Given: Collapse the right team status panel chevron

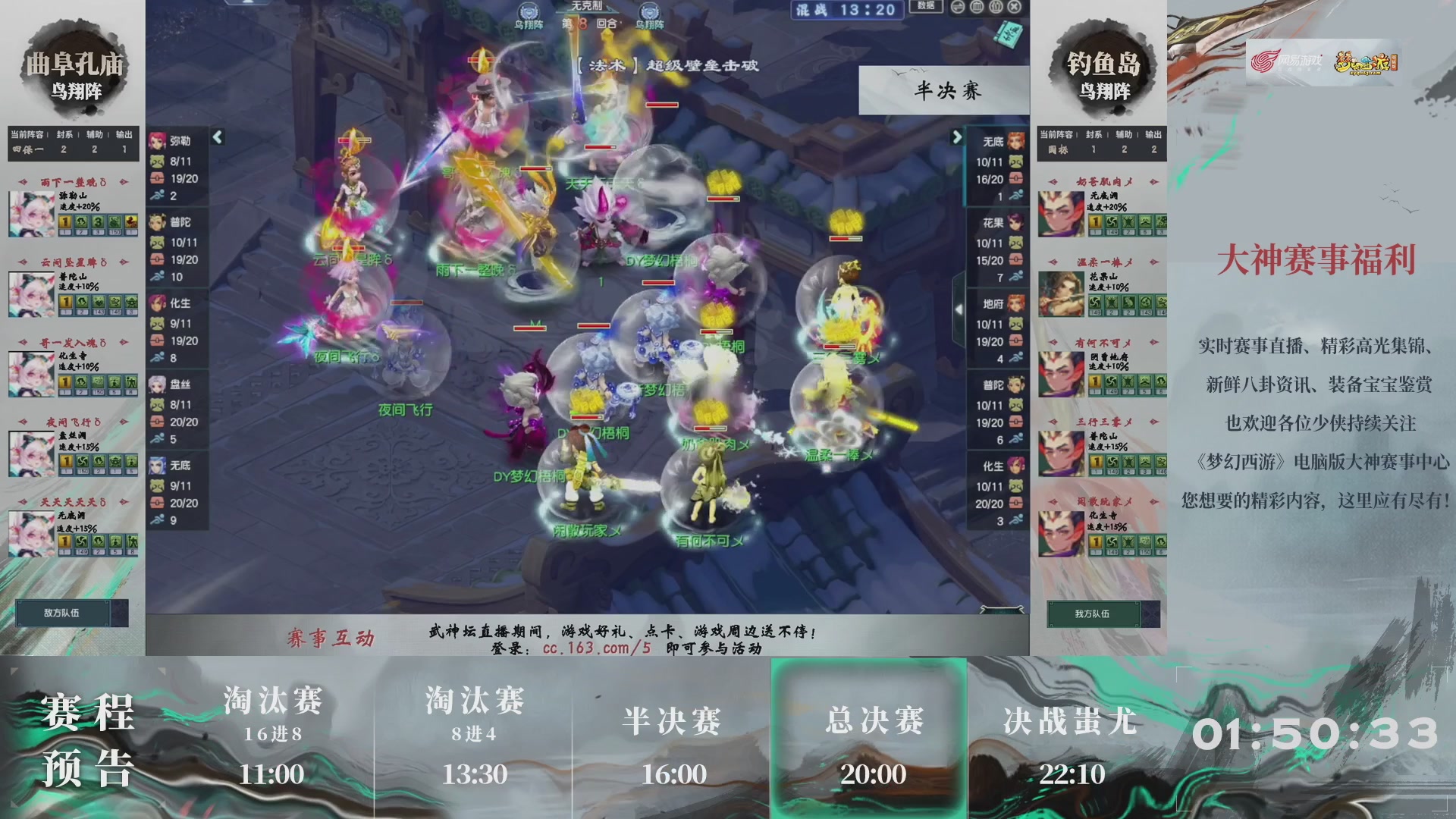Looking at the screenshot, I should coord(956,136).
